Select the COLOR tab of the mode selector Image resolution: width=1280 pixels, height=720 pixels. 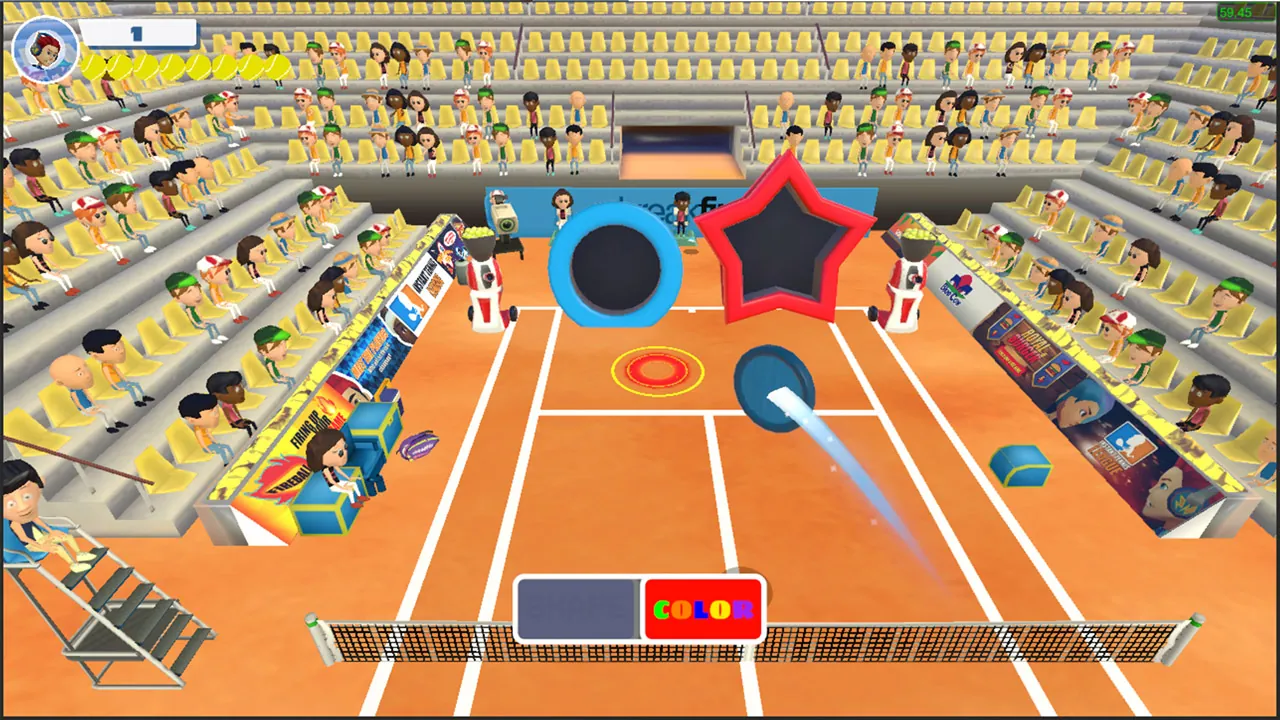703,607
